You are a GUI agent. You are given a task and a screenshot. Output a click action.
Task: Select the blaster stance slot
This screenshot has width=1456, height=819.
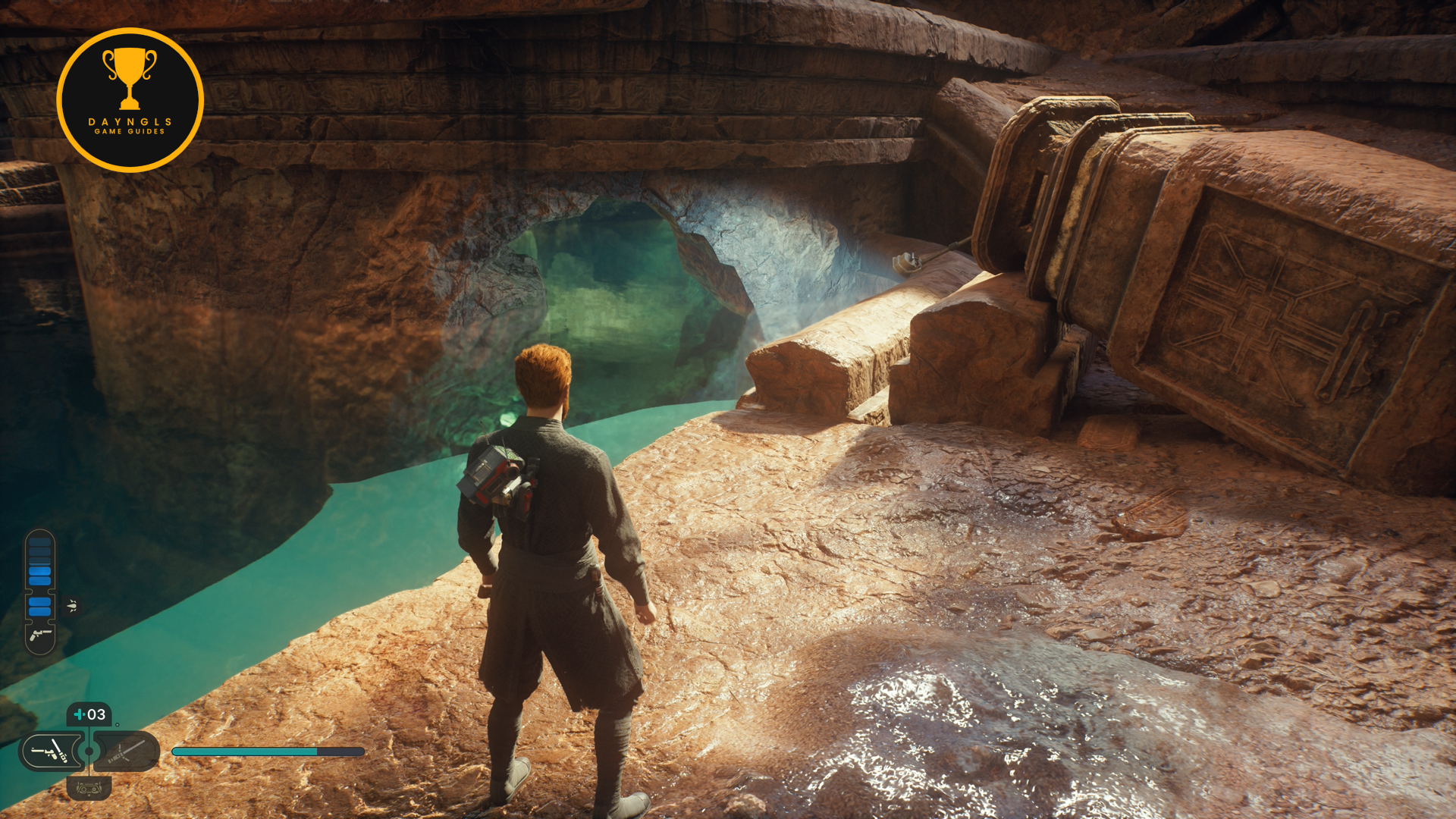tap(50, 752)
